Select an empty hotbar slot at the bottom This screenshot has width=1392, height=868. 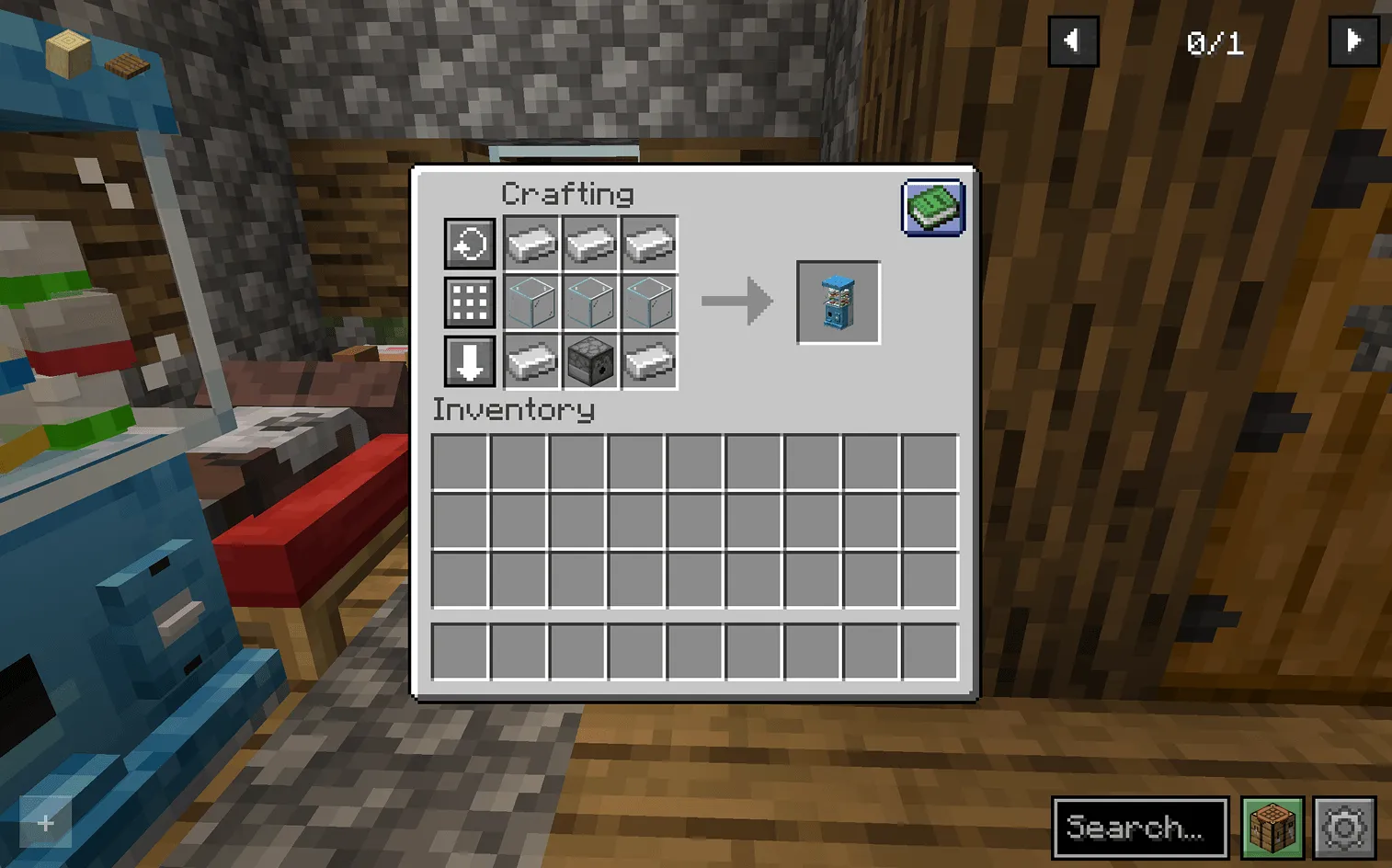pos(459,650)
